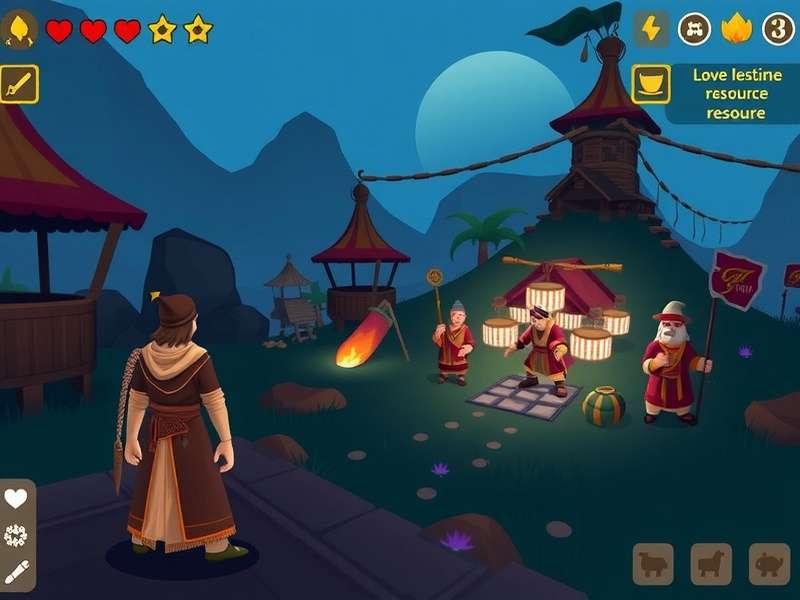
Task: Open the round crossed-bones icon
Action: click(695, 29)
